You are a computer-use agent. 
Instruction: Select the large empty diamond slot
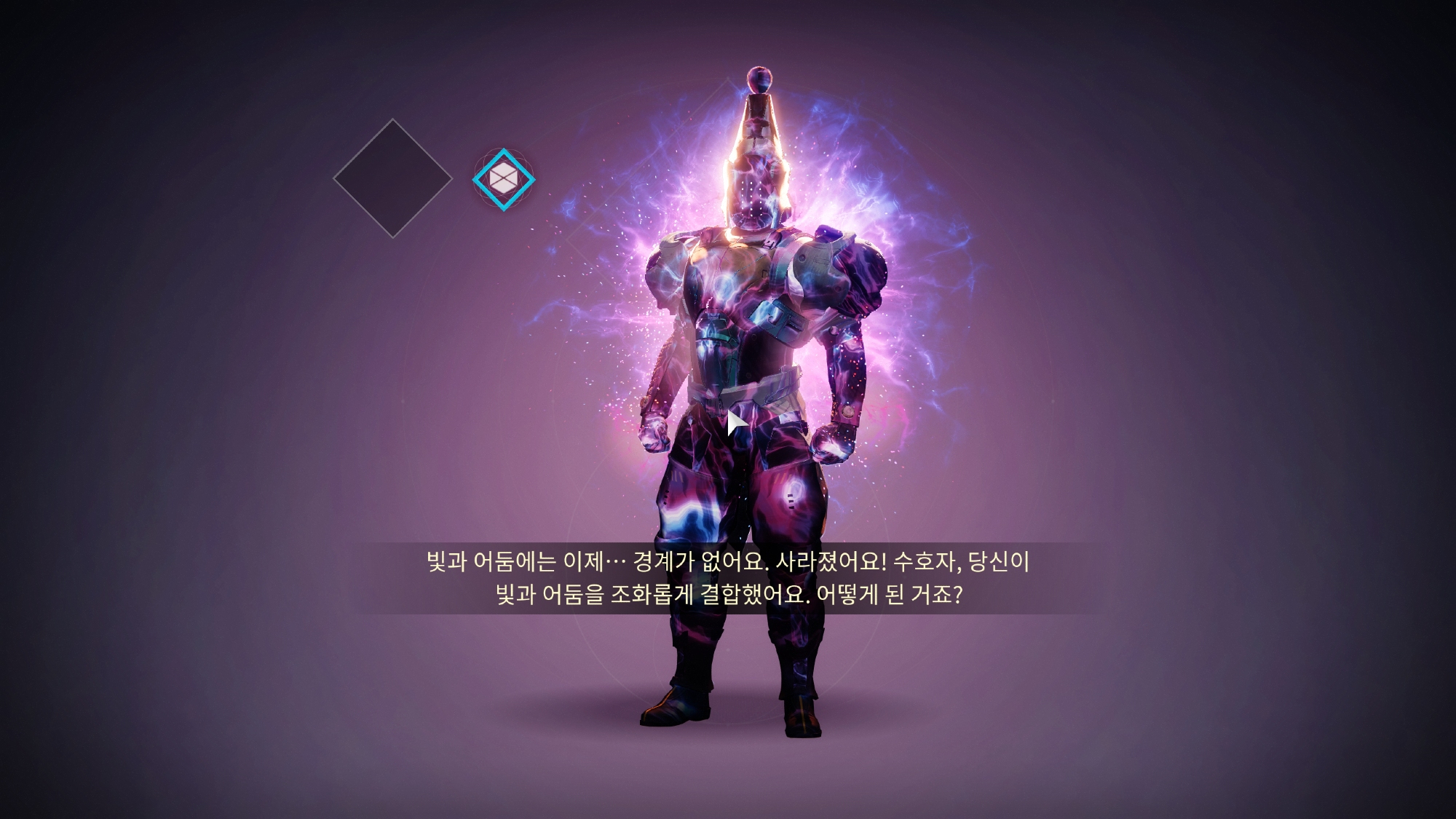[x=392, y=178]
